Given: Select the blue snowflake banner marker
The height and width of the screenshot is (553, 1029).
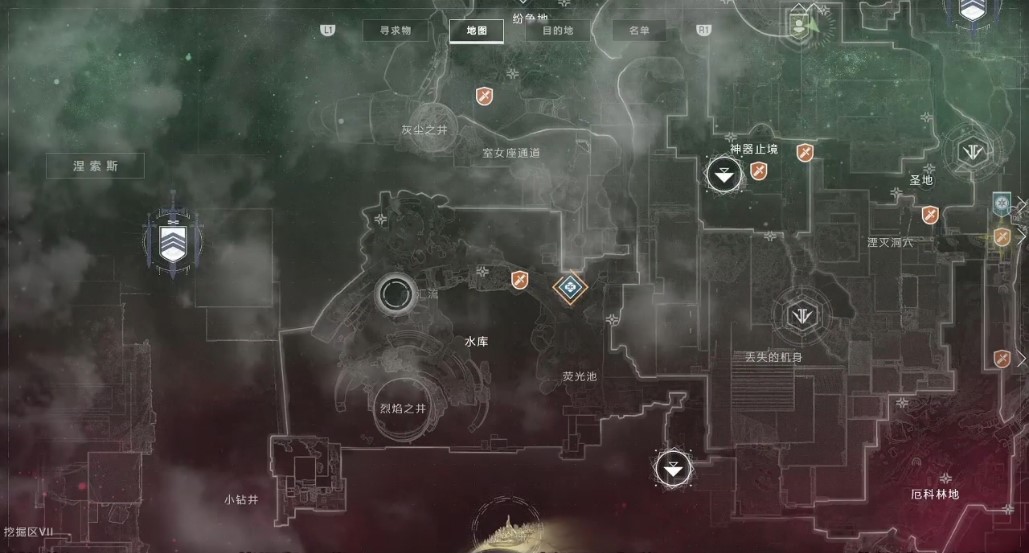Looking at the screenshot, I should click(x=1002, y=204).
